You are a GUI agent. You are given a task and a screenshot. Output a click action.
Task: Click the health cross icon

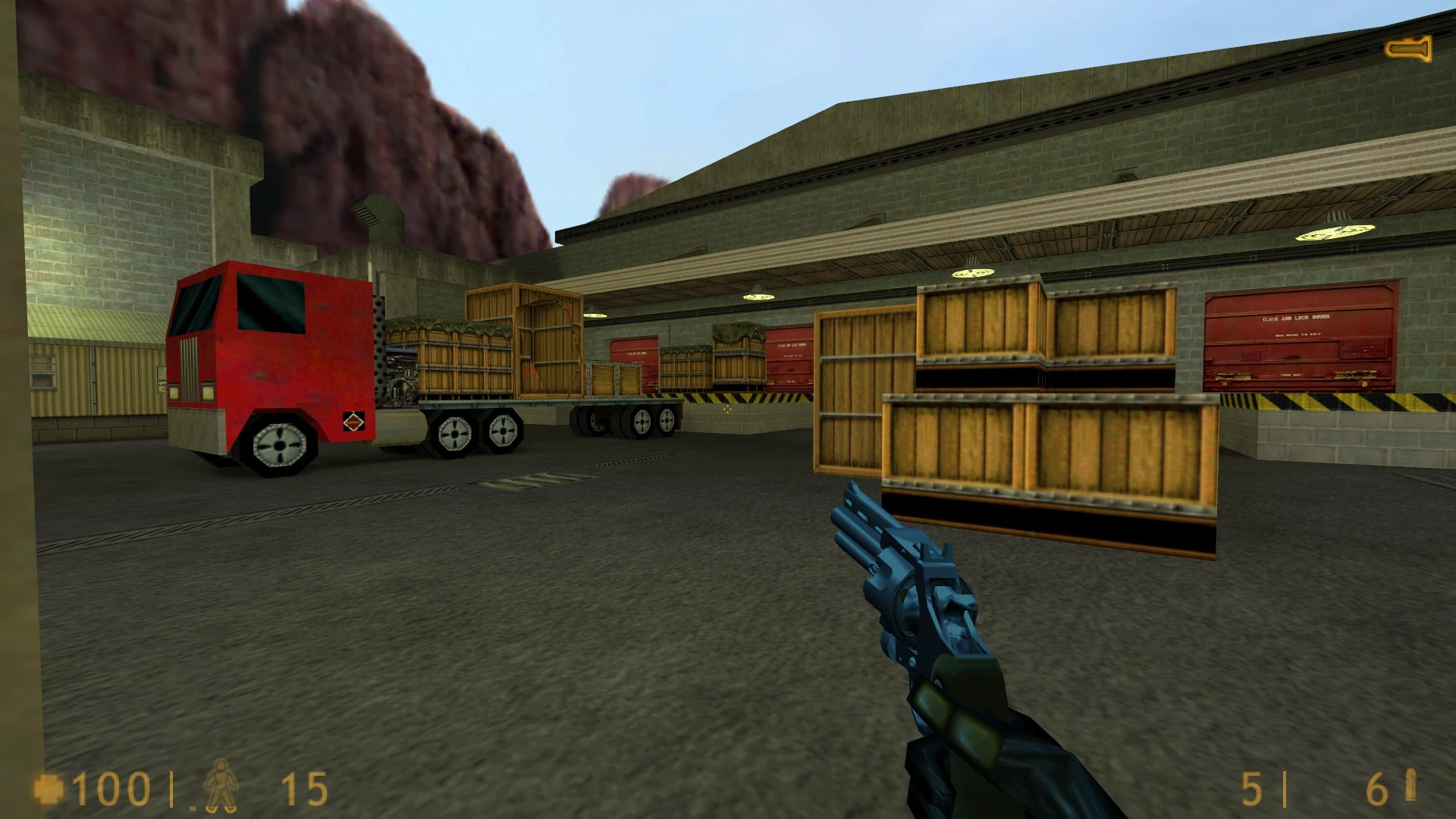pos(50,789)
